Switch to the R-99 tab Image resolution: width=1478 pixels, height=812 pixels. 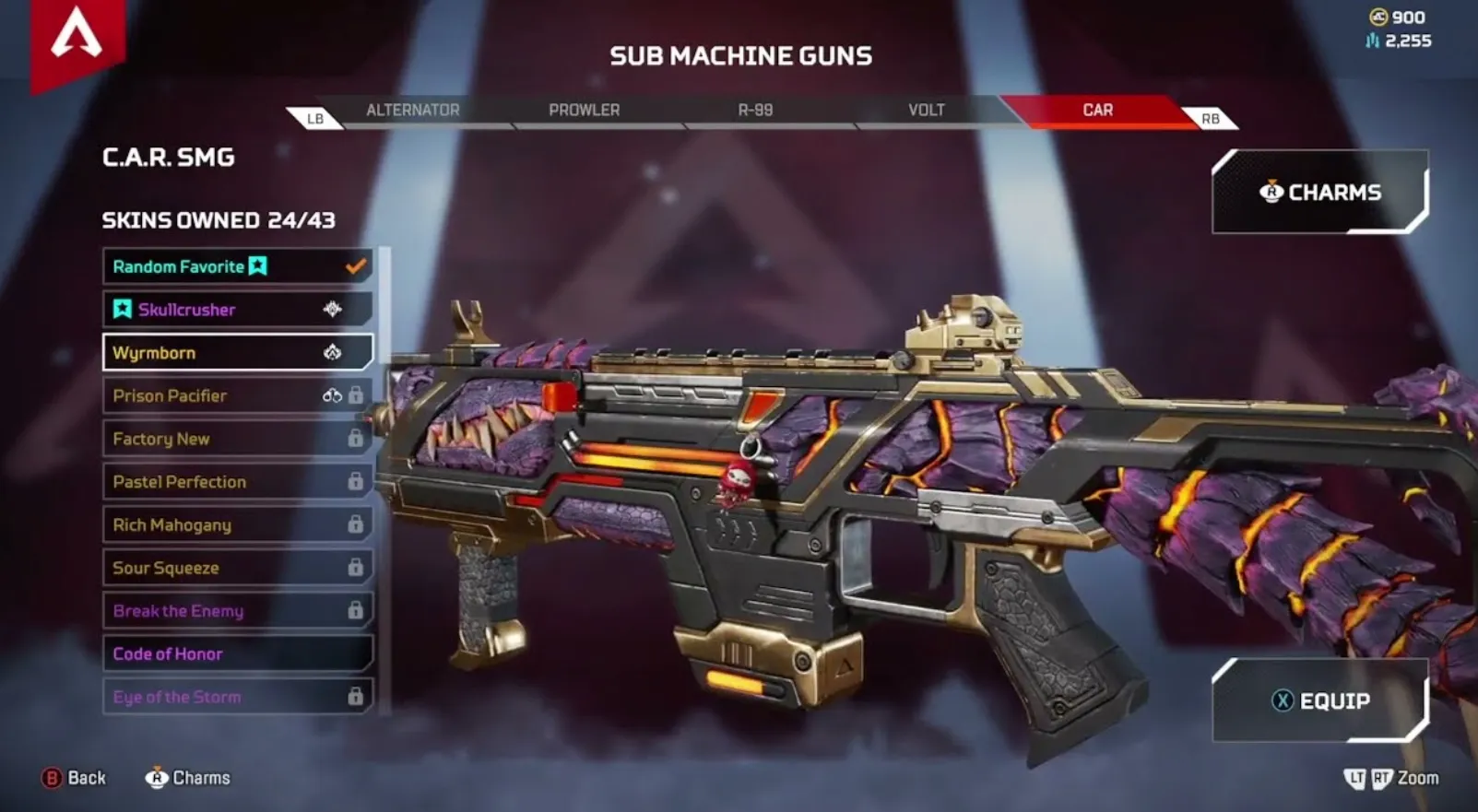(754, 110)
